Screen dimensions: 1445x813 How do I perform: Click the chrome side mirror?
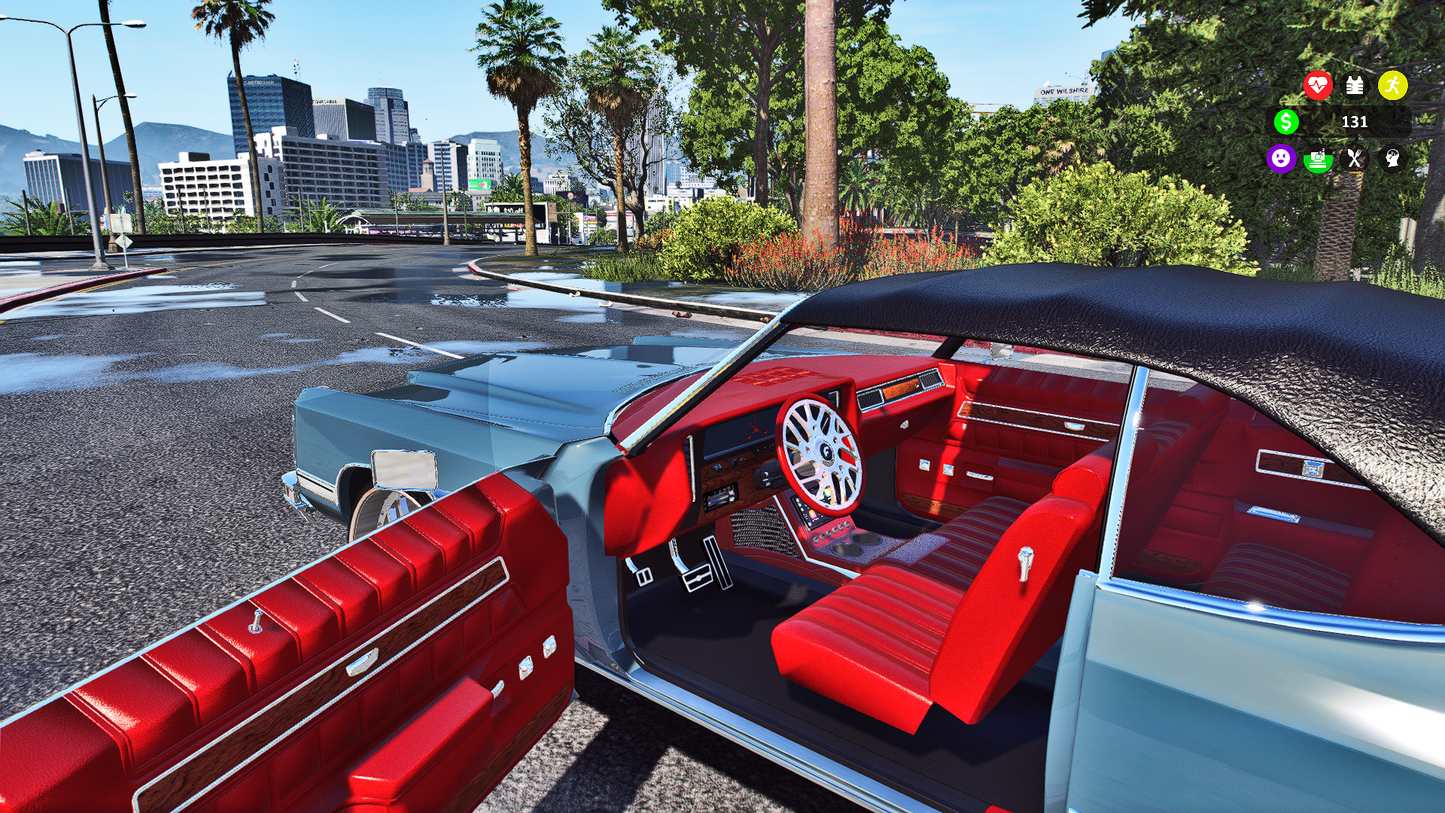click(407, 470)
